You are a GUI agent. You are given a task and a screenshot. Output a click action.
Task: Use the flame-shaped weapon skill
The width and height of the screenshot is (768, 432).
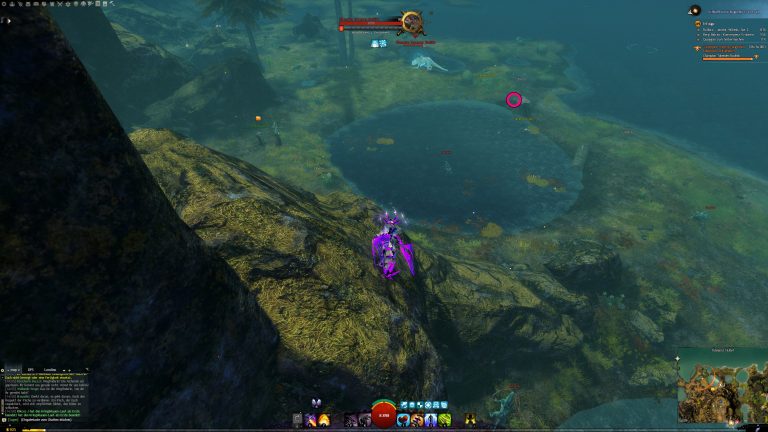[324, 420]
